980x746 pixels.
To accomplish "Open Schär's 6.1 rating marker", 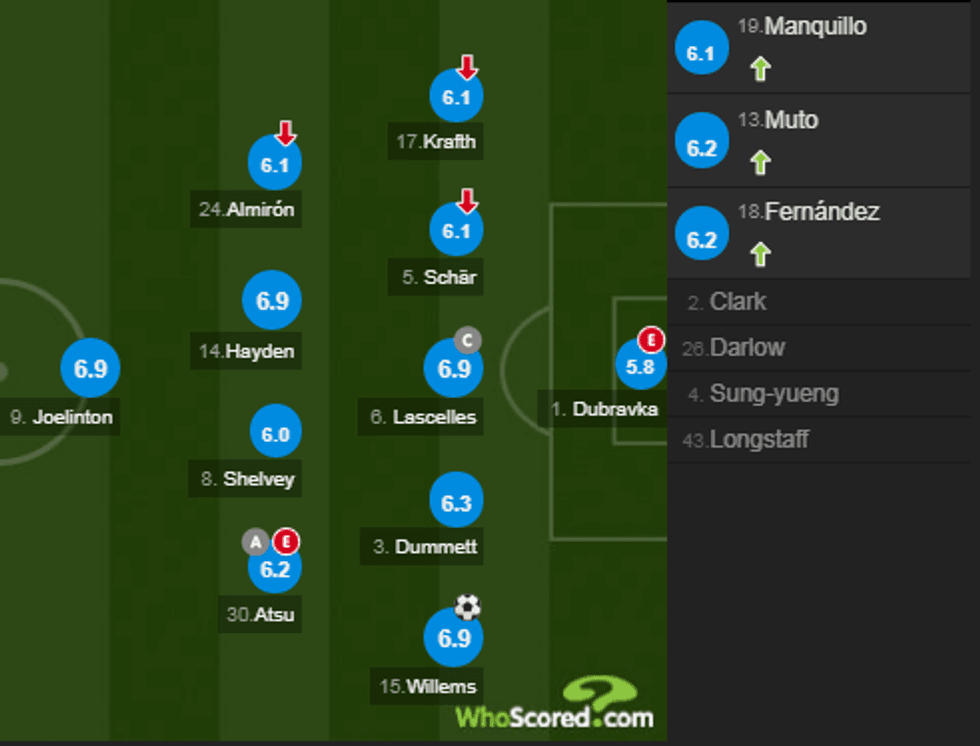I will [456, 231].
